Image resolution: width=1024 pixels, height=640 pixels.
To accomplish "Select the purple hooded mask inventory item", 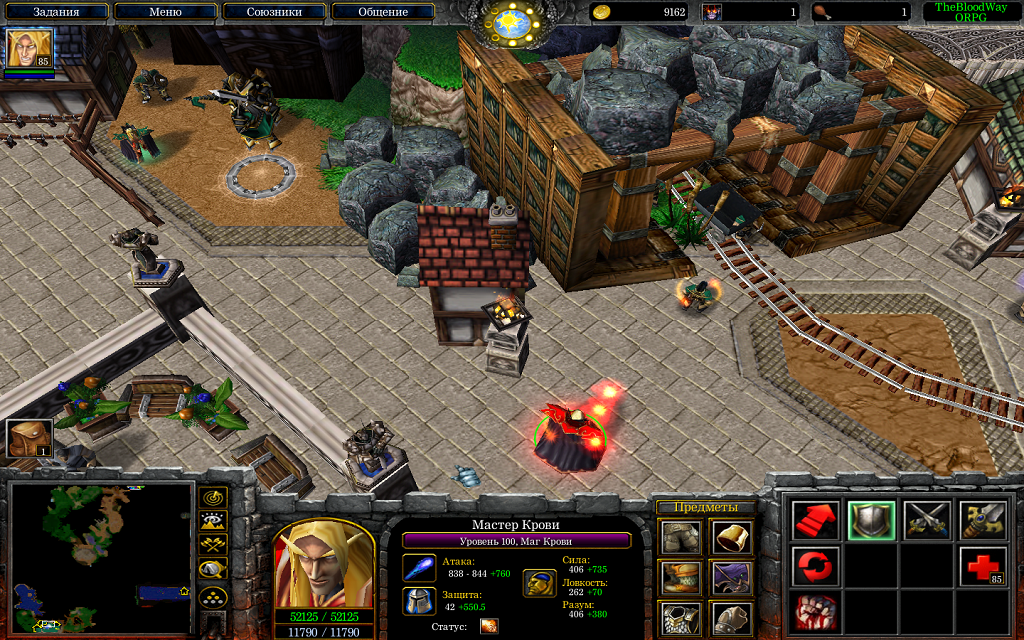I will (x=732, y=577).
